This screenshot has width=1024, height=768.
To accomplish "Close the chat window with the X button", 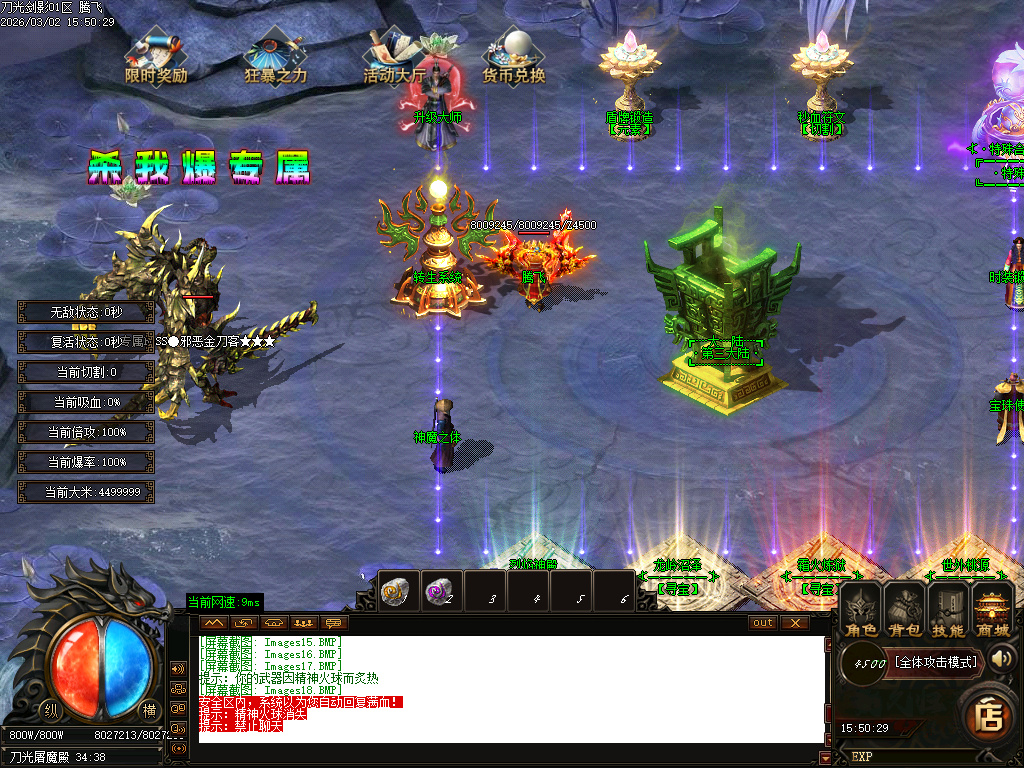I will [795, 622].
